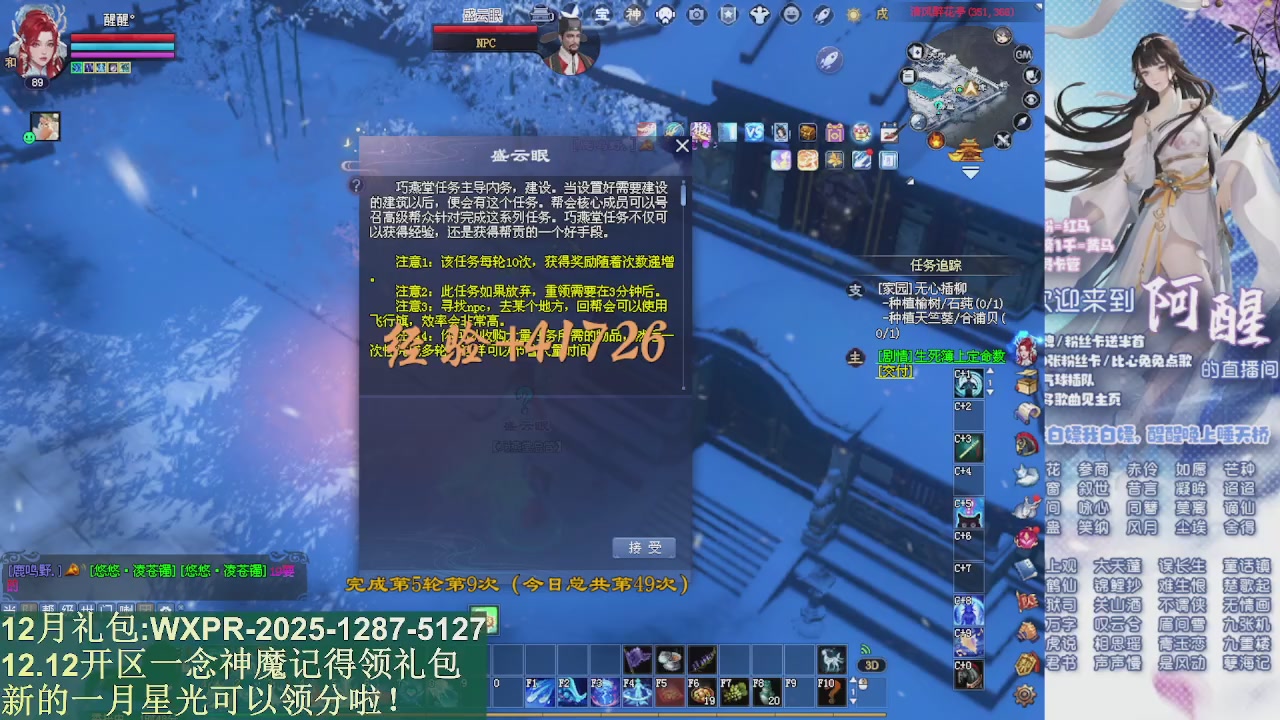Image resolution: width=1280 pixels, height=720 pixels.
Task: Click the up arrow beside the C+1 item
Action: click(990, 372)
